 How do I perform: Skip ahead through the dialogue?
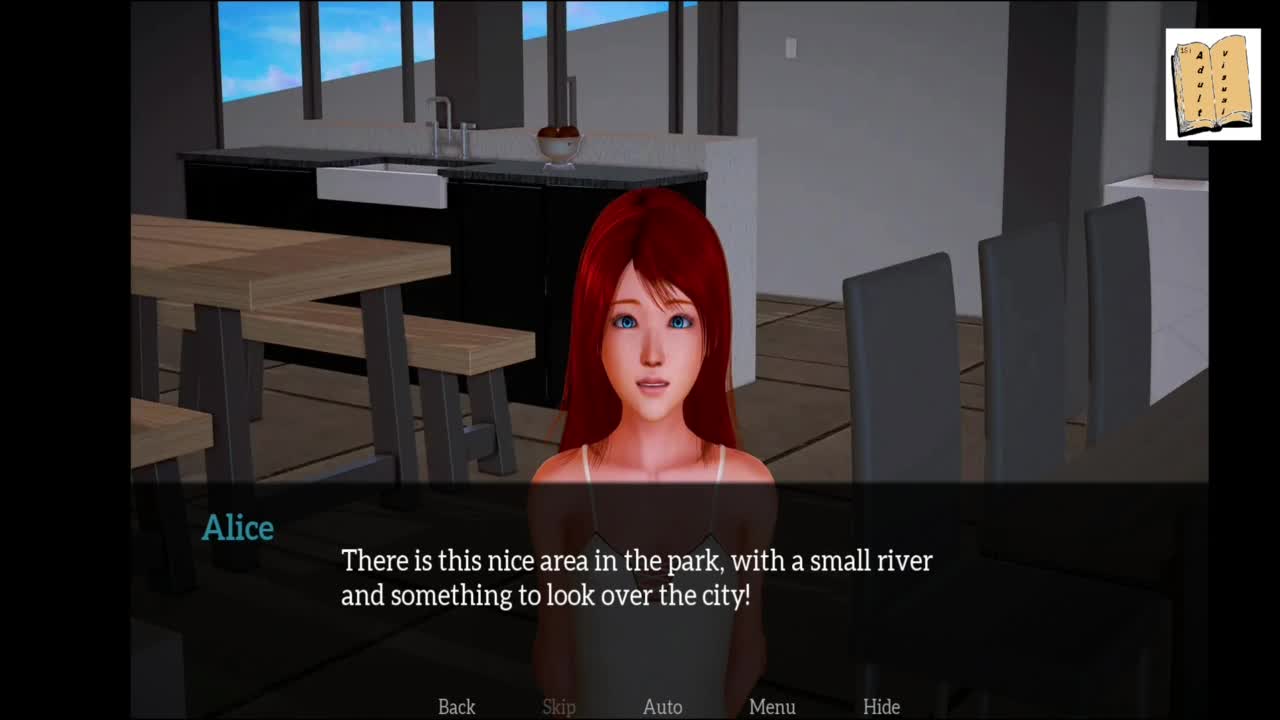559,707
